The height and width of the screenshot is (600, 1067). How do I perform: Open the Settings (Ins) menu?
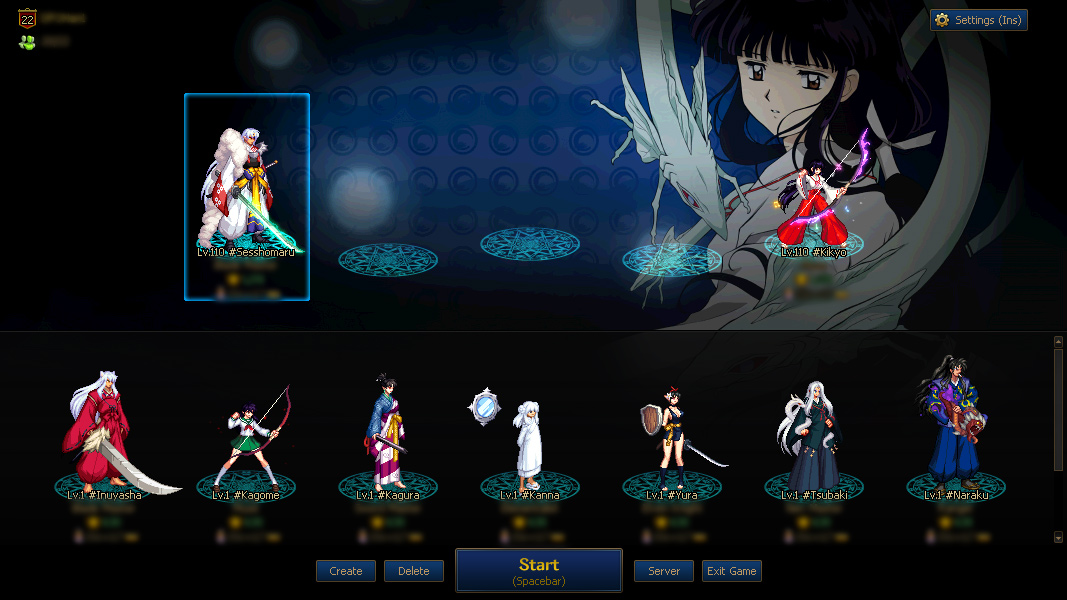978,20
